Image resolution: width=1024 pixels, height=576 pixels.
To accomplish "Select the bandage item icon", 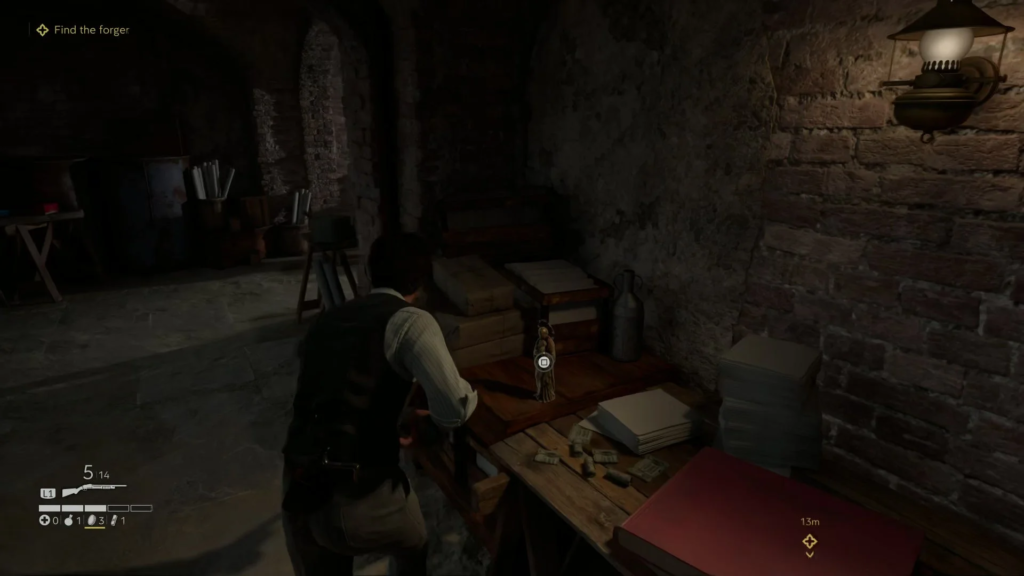I will (113, 521).
